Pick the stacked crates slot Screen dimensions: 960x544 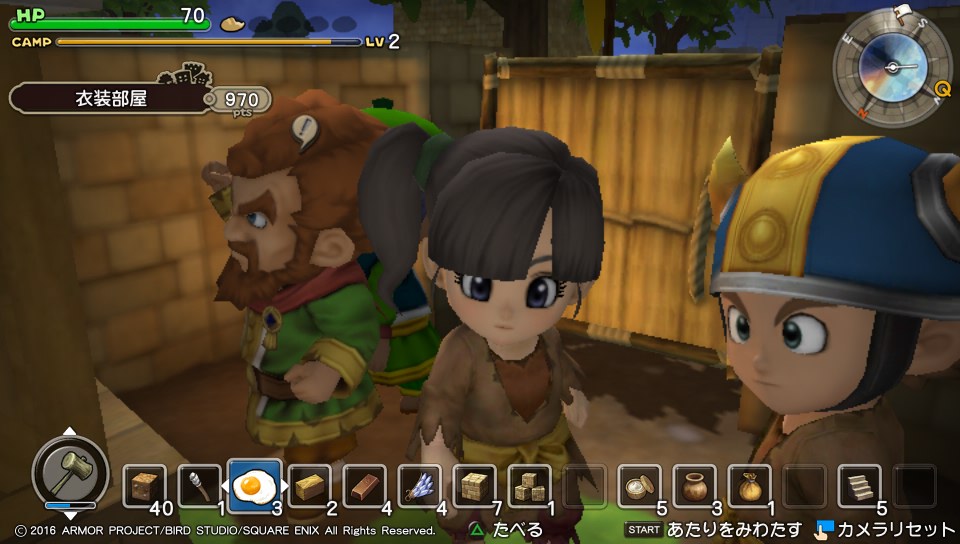(x=529, y=487)
